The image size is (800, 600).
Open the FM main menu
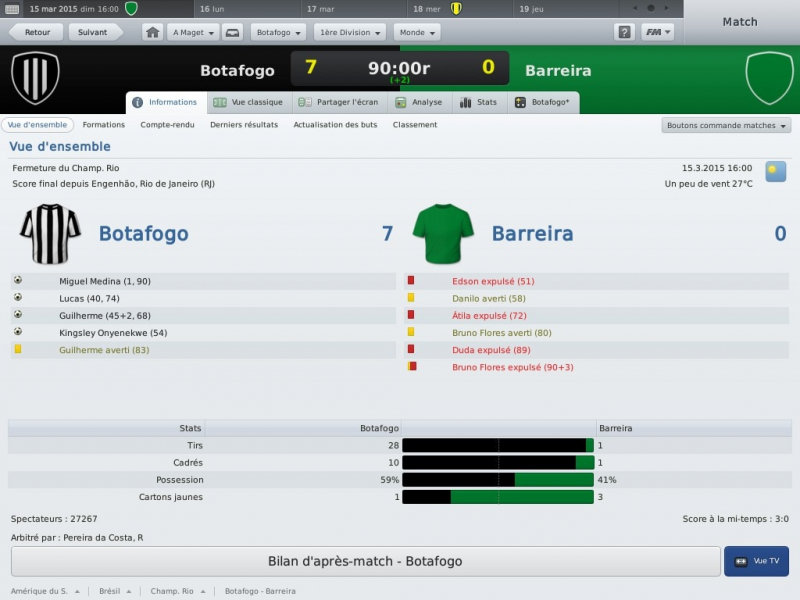click(x=657, y=32)
